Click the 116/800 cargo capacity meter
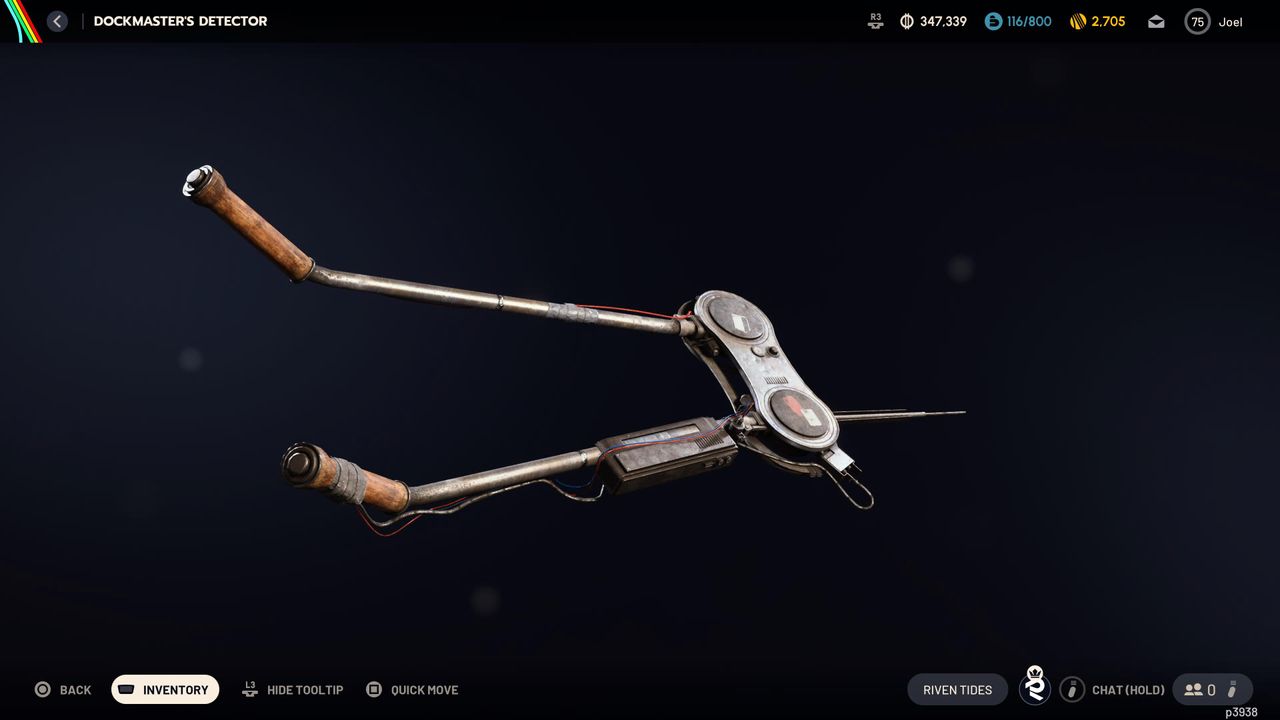Screen dimensions: 1280x720 coord(1018,20)
